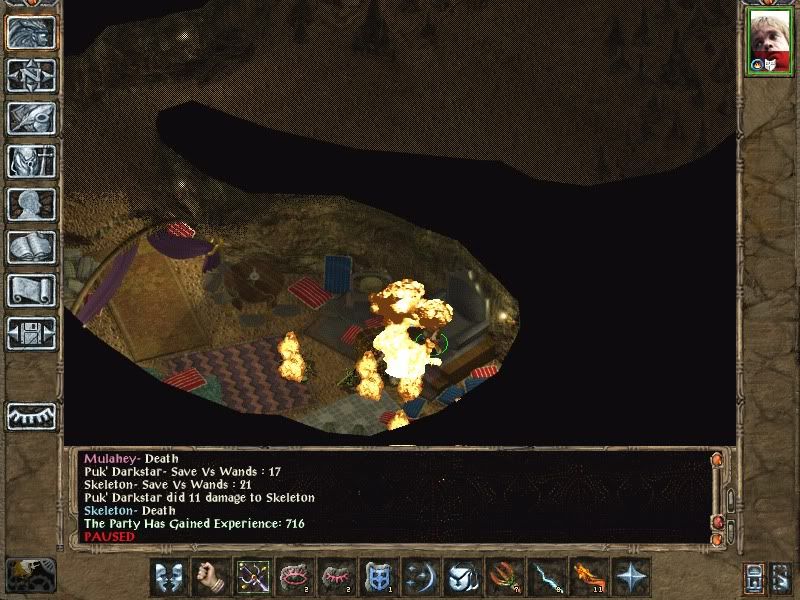The width and height of the screenshot is (800, 600).
Task: Open special abilities star button
Action: click(630, 577)
